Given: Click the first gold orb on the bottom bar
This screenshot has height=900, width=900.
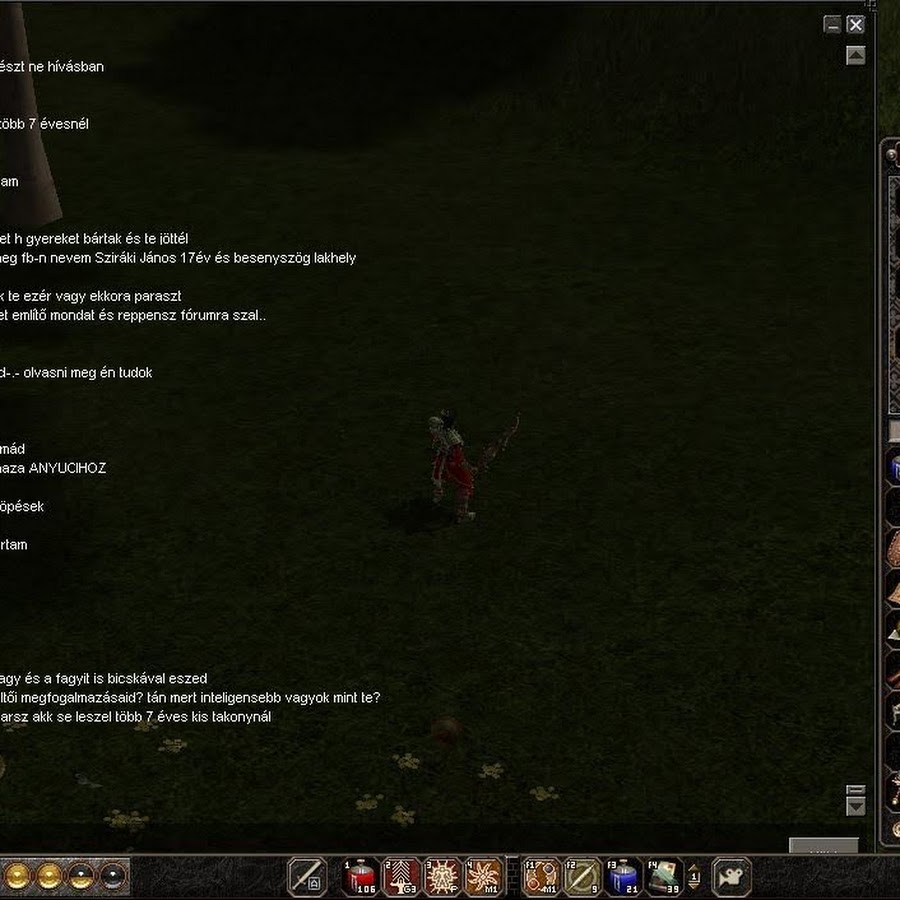Looking at the screenshot, I should click(x=17, y=877).
